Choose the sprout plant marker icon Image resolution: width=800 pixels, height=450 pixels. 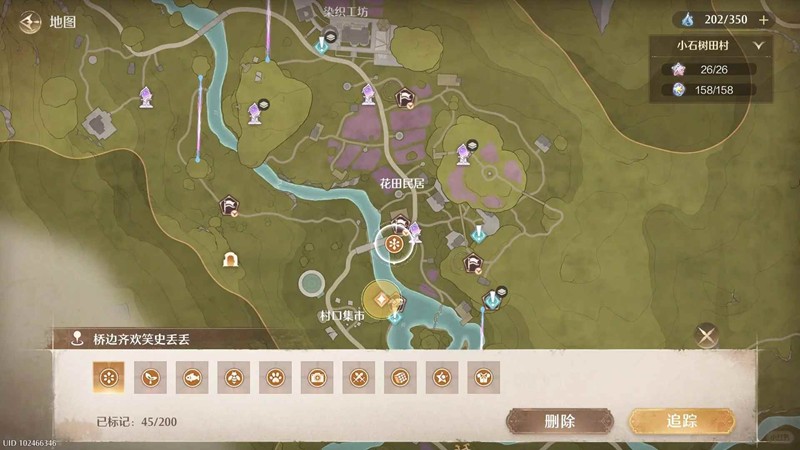tap(149, 377)
